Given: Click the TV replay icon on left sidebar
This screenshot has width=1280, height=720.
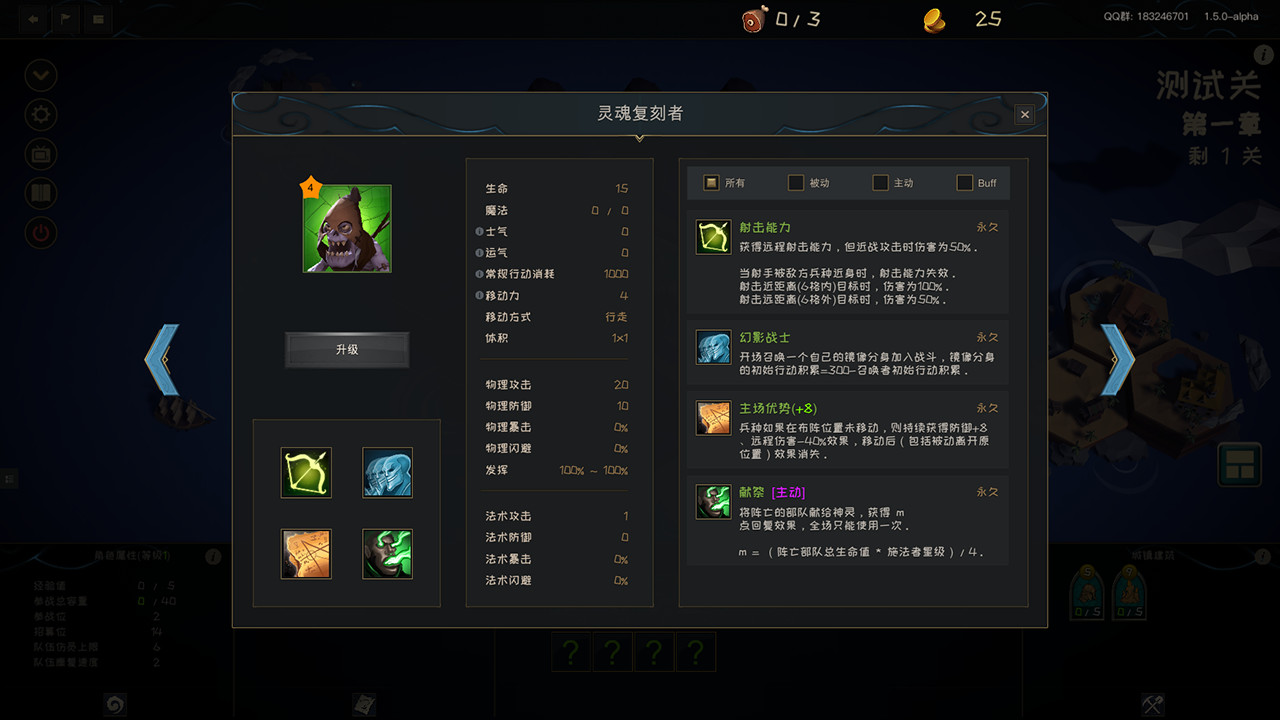Looking at the screenshot, I should [x=40, y=153].
